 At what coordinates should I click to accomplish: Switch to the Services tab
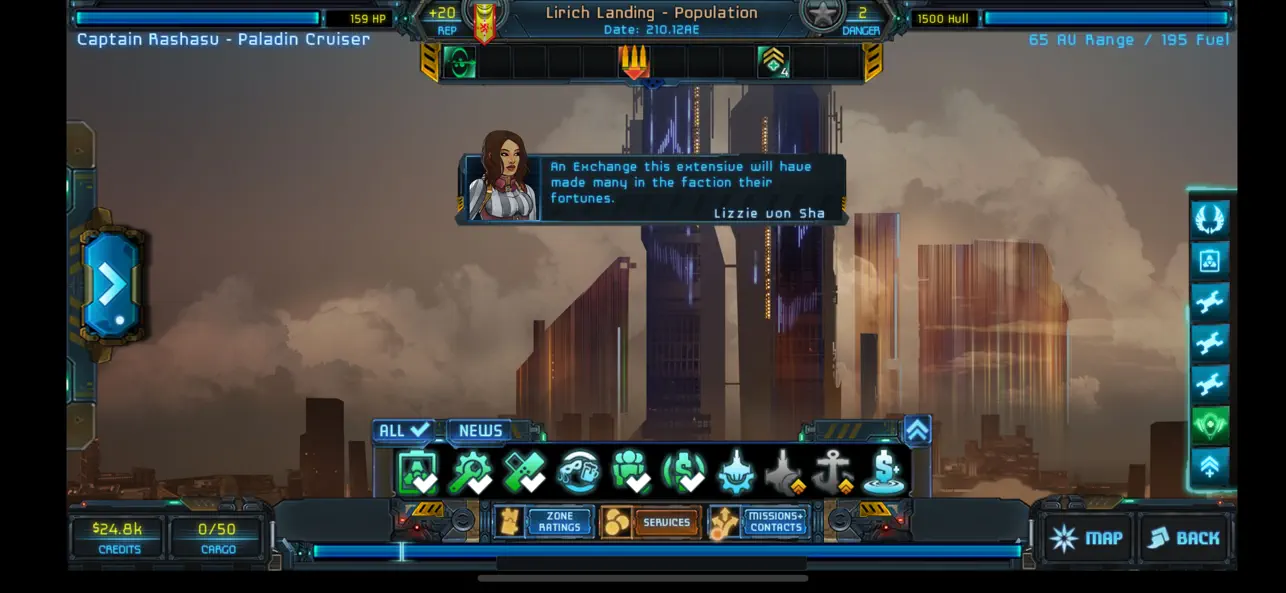click(651, 522)
